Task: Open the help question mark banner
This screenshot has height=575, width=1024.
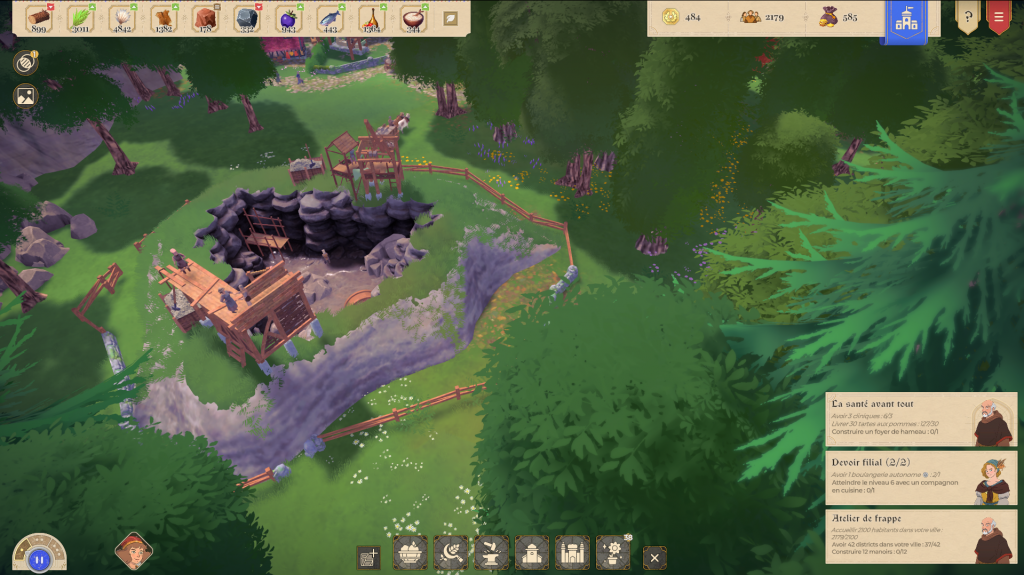Action: pos(967,17)
